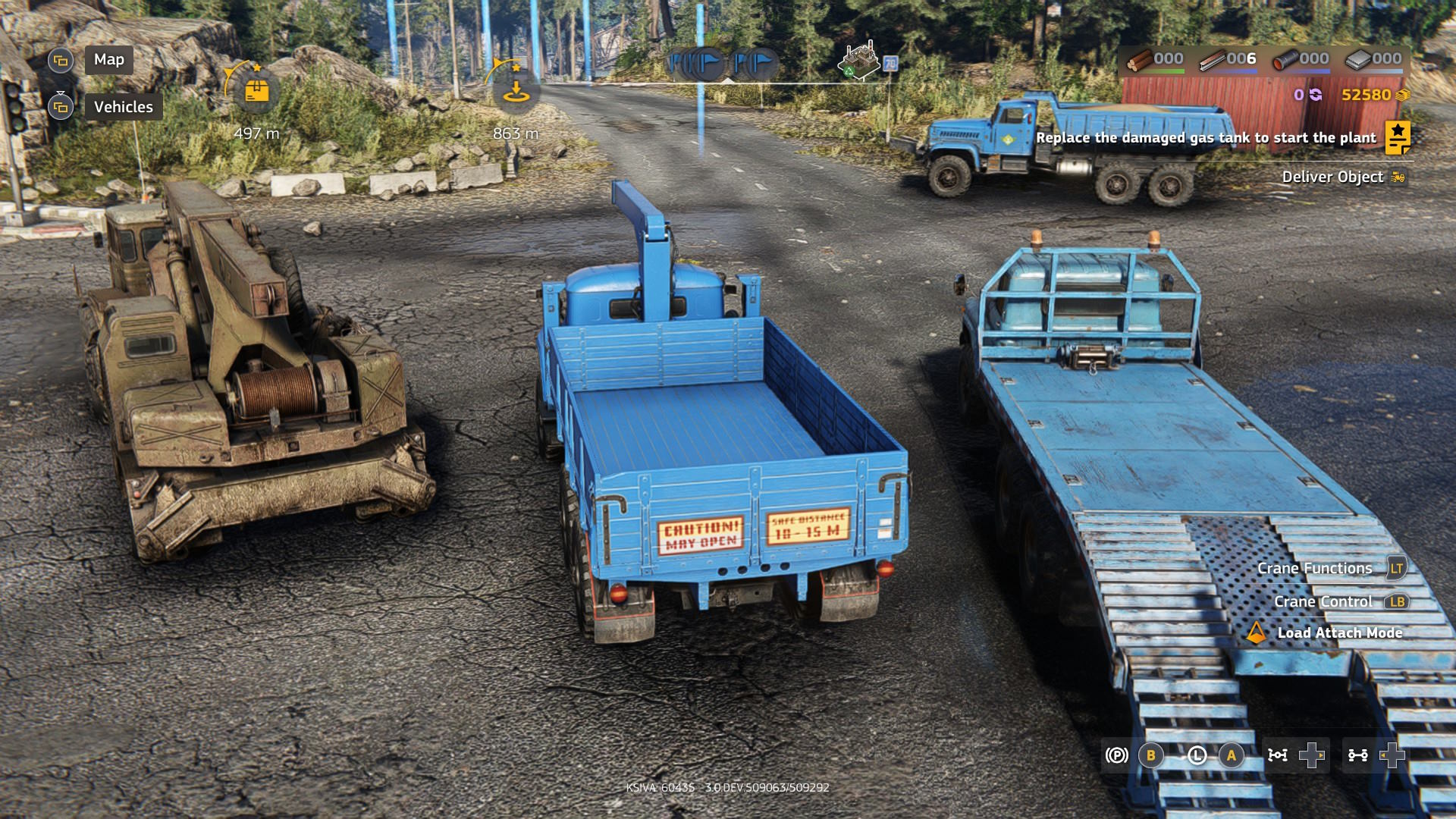Toggle the all-wheel drive axle icon

1278,755
